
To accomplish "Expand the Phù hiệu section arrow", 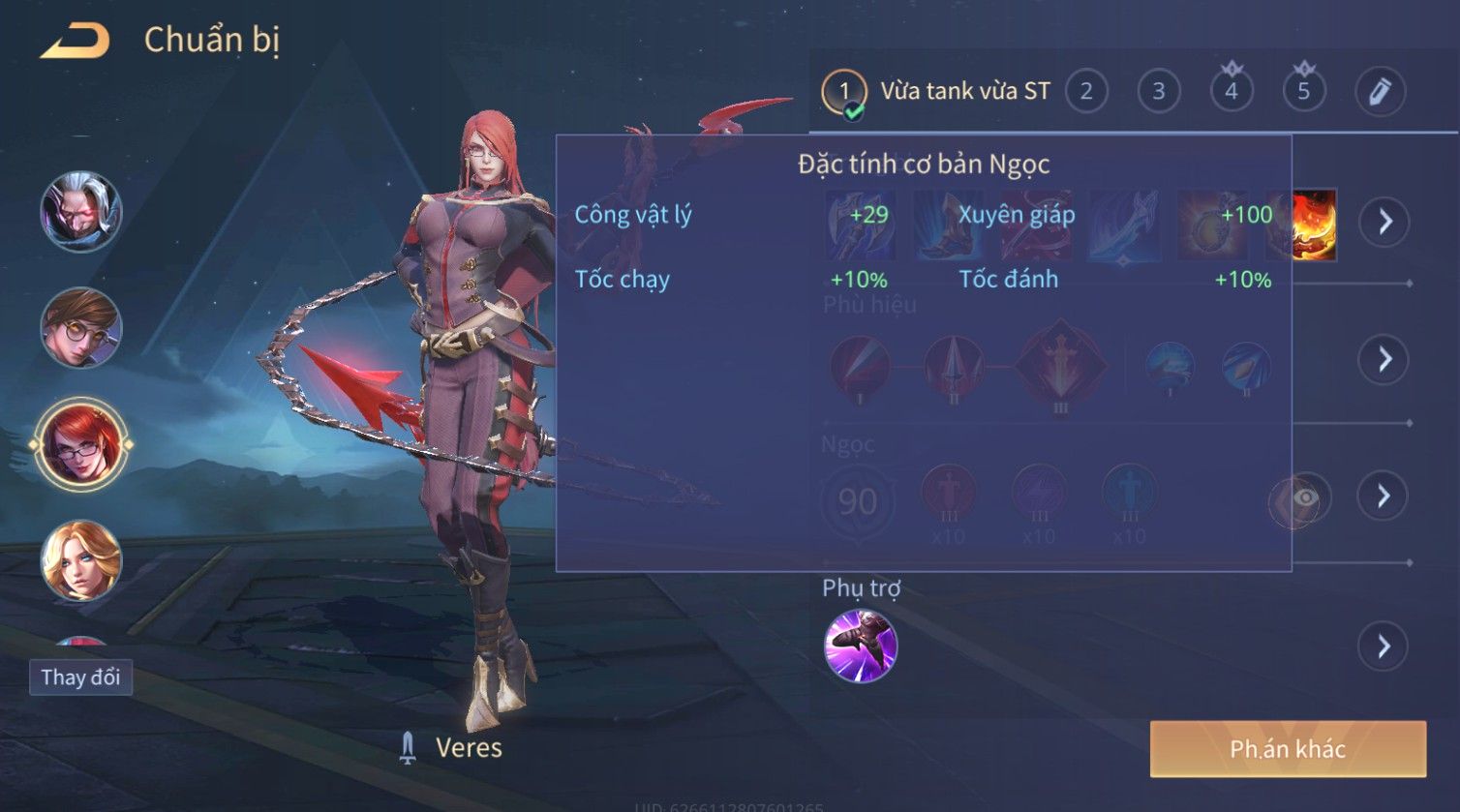I will tap(1383, 359).
